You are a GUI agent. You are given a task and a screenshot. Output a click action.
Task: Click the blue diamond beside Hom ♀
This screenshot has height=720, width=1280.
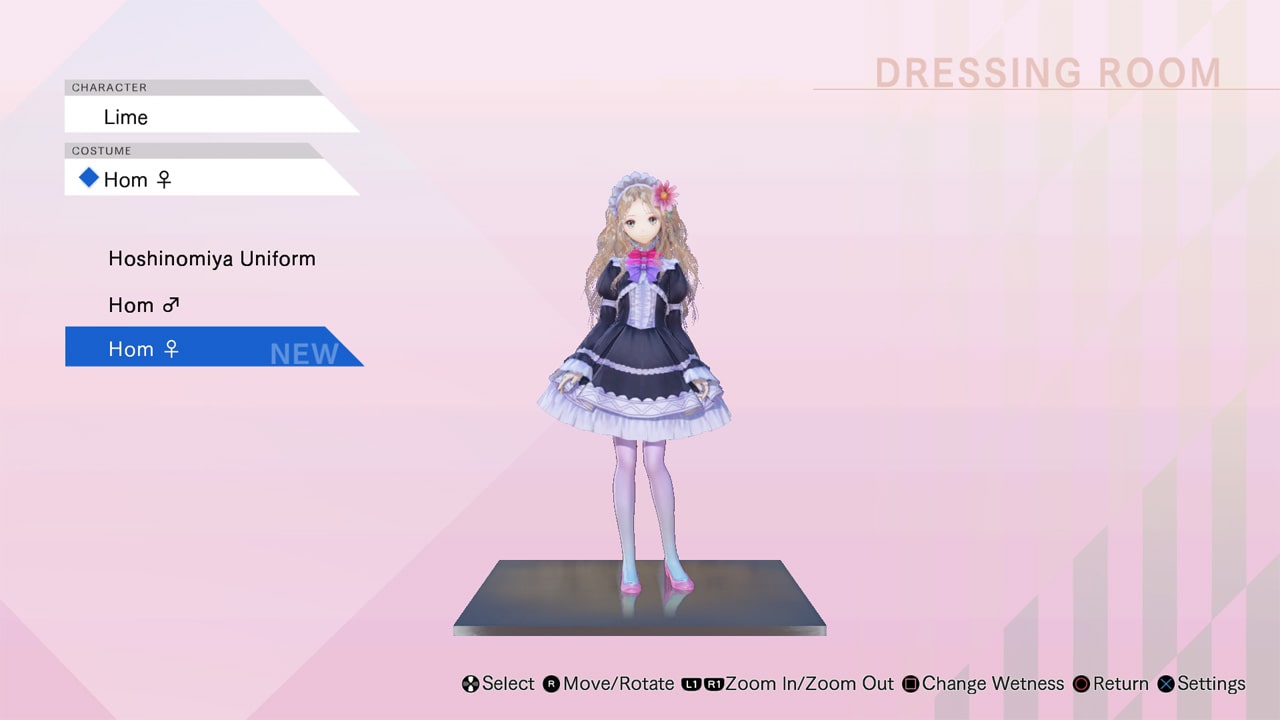pos(89,179)
